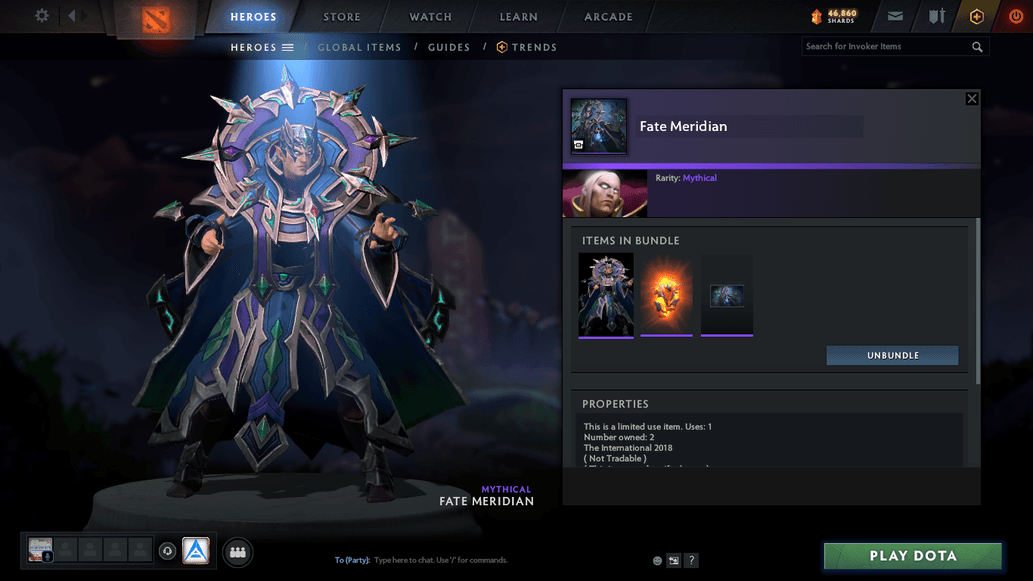Show the hero Guides section
The image size is (1033, 581).
click(x=448, y=47)
